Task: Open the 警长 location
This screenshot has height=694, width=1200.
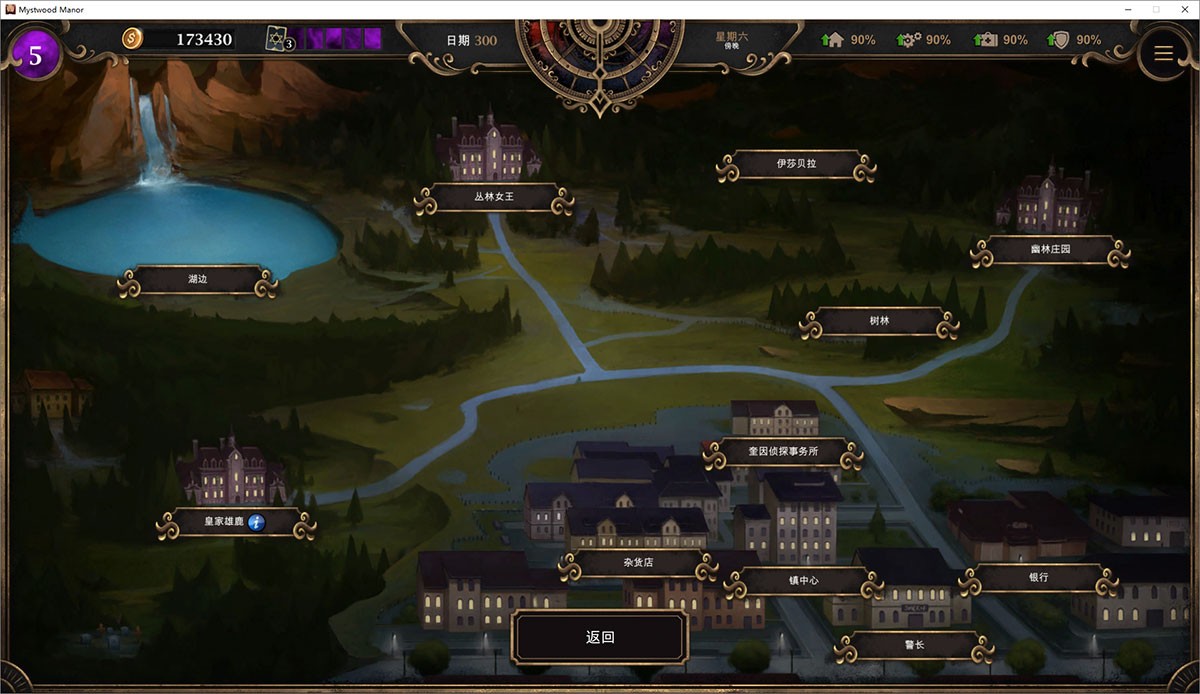Action: pos(913,645)
